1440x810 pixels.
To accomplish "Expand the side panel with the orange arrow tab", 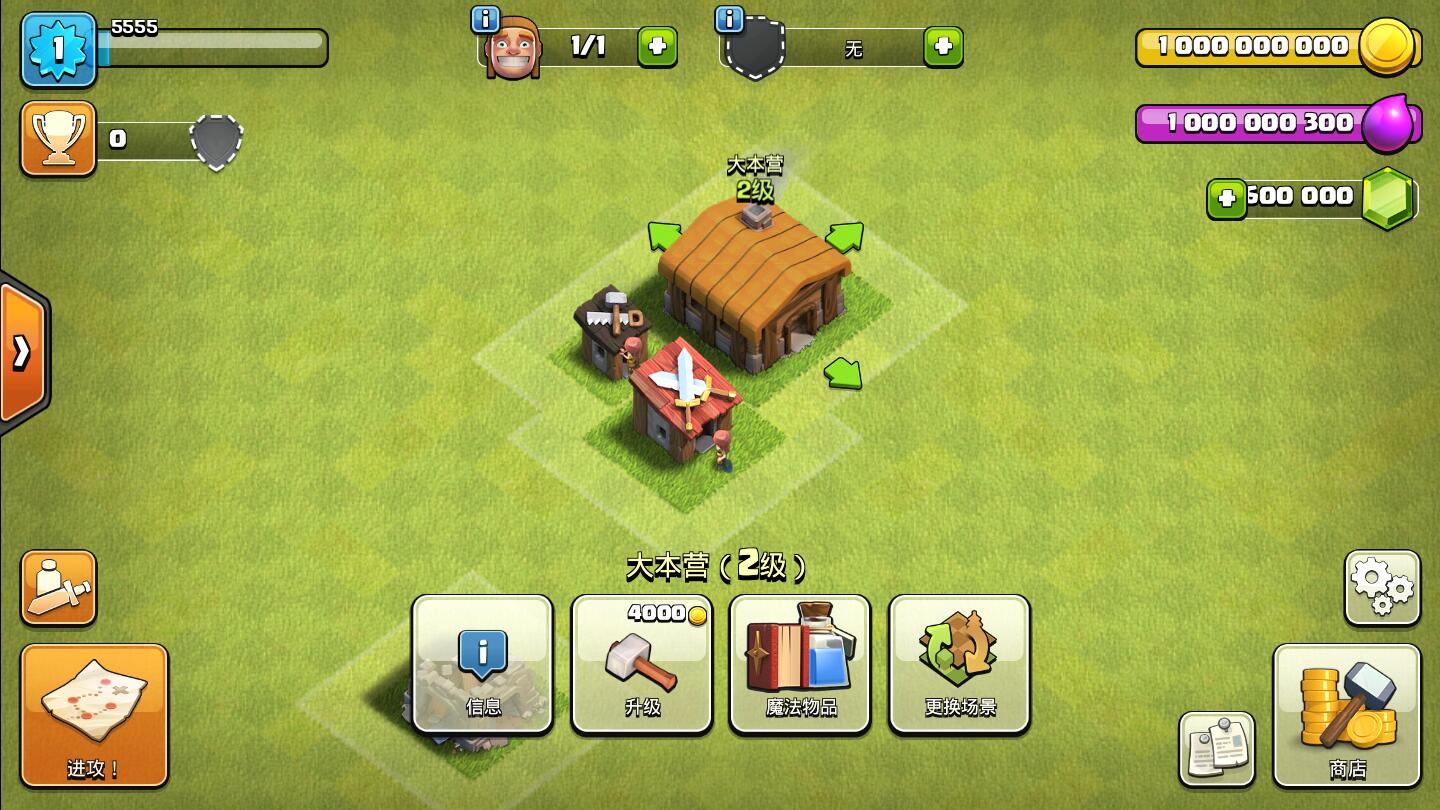I will pyautogui.click(x=20, y=352).
